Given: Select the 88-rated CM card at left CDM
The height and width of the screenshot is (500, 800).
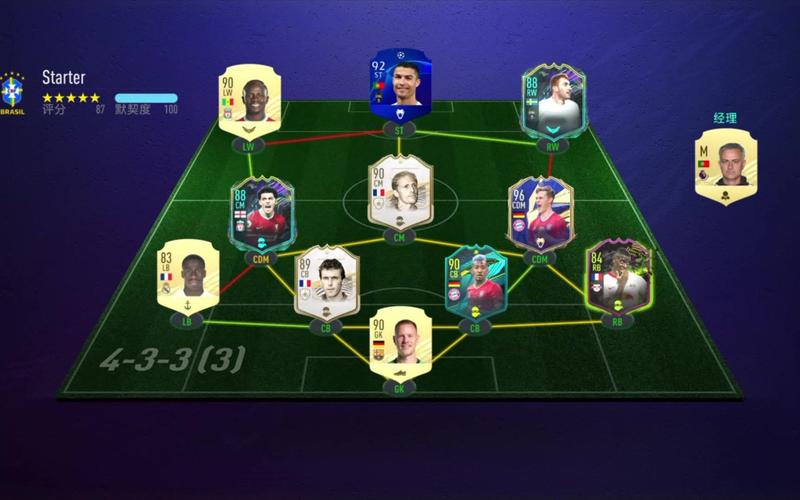Looking at the screenshot, I should tap(259, 215).
